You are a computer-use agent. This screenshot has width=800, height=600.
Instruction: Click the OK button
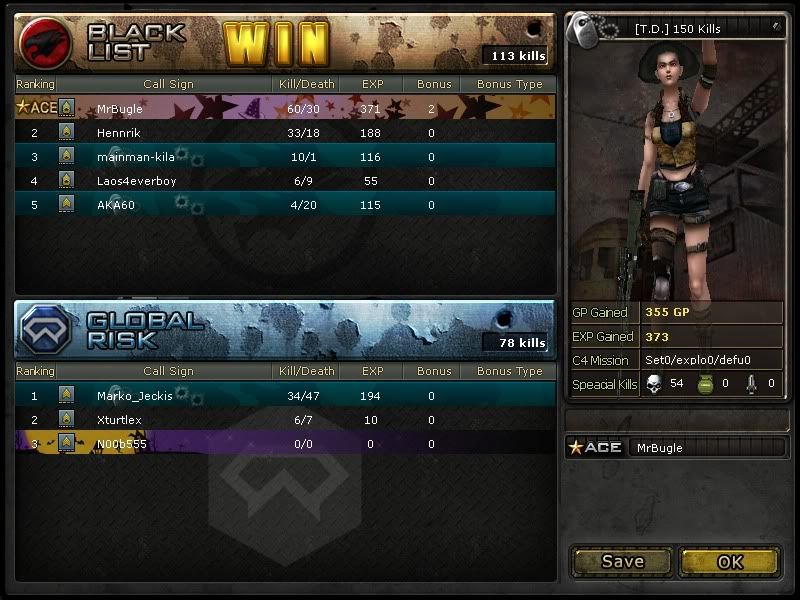[730, 561]
